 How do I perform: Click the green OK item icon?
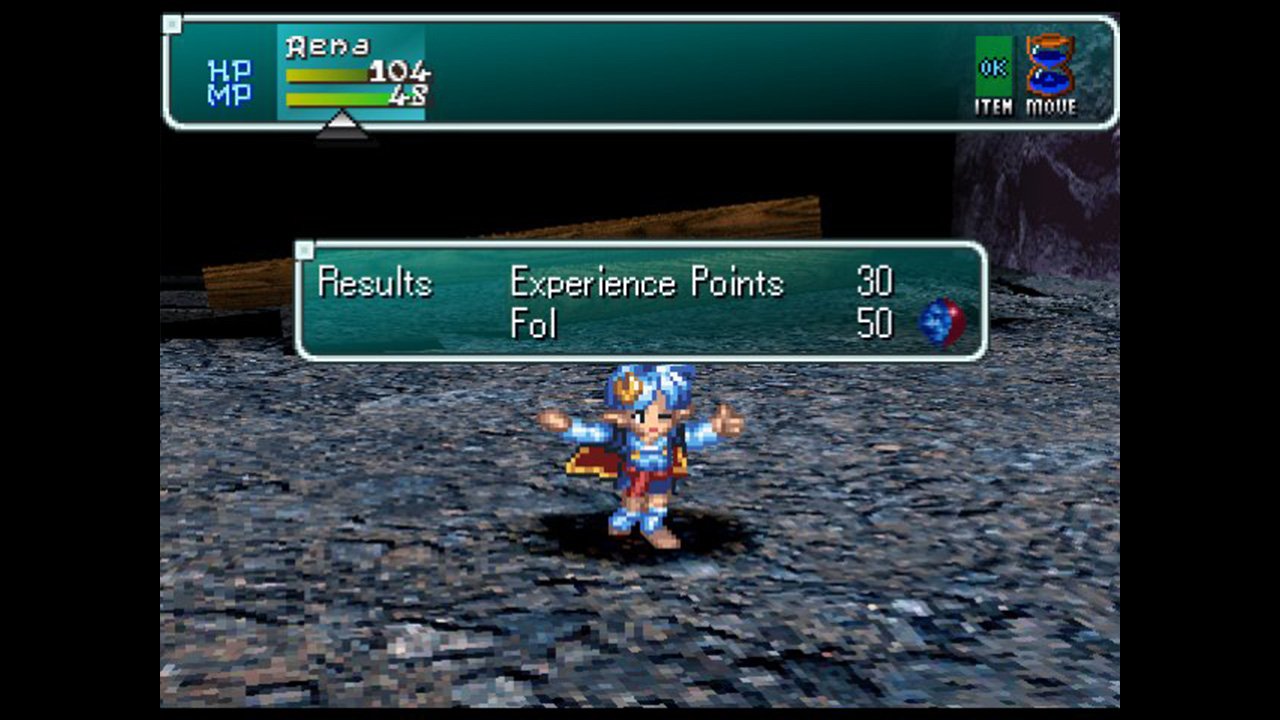click(993, 67)
